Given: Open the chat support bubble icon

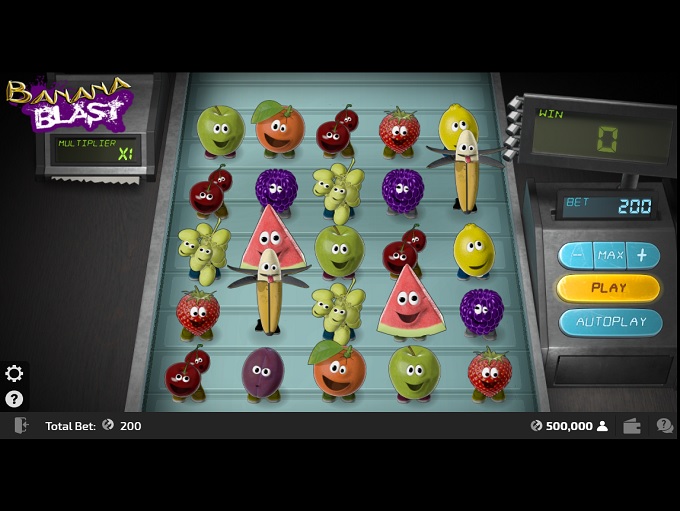Looking at the screenshot, I should (x=664, y=426).
